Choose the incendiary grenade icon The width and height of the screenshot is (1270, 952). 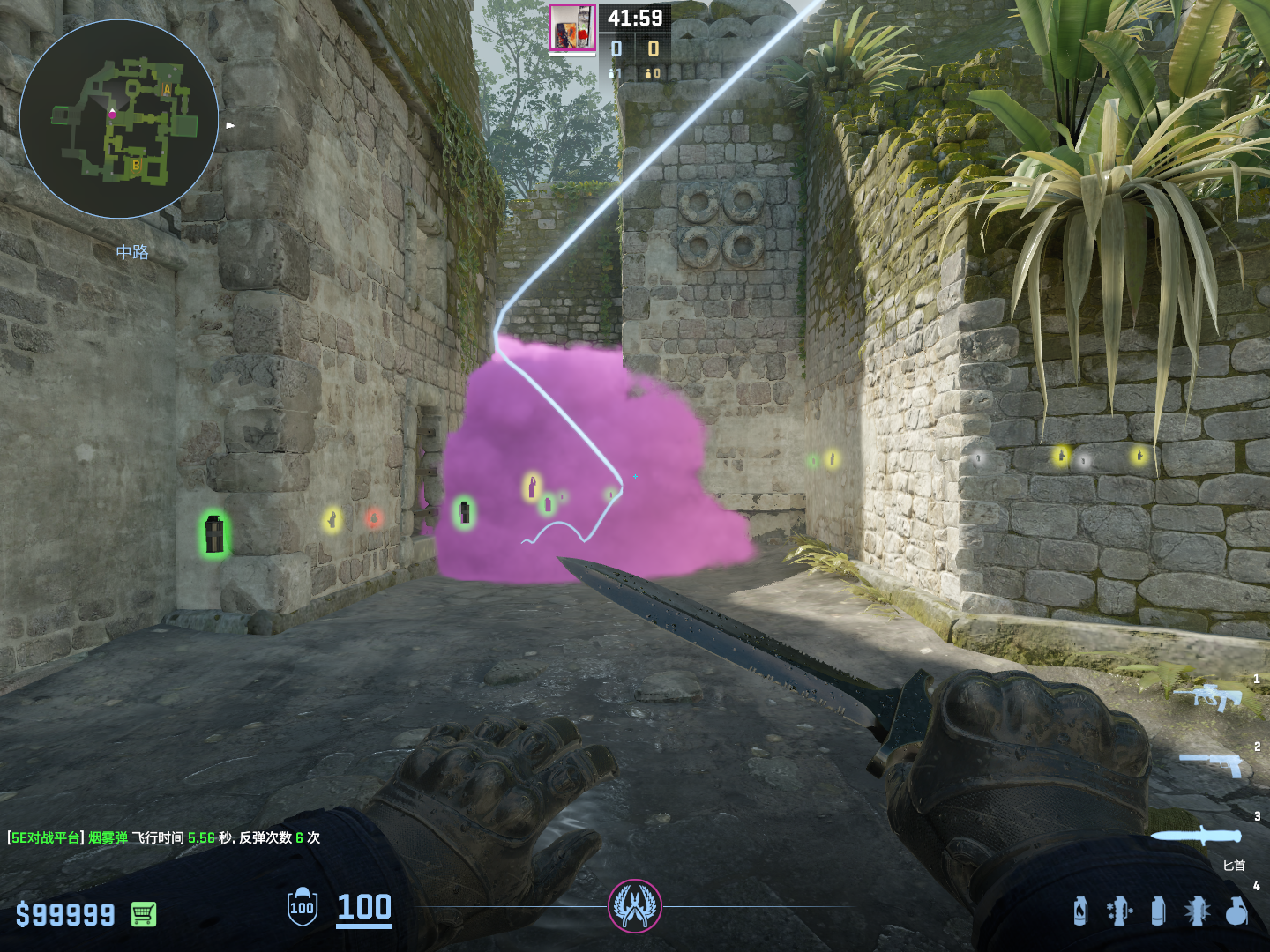click(x=1080, y=911)
